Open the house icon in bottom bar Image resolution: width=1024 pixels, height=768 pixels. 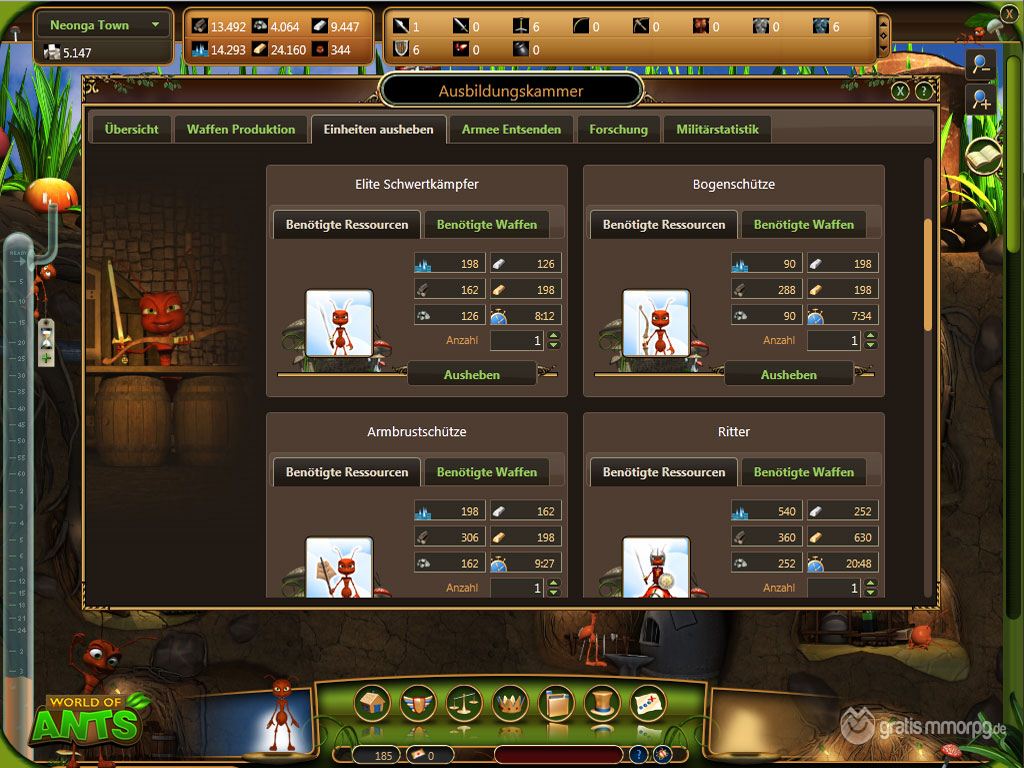[x=373, y=703]
